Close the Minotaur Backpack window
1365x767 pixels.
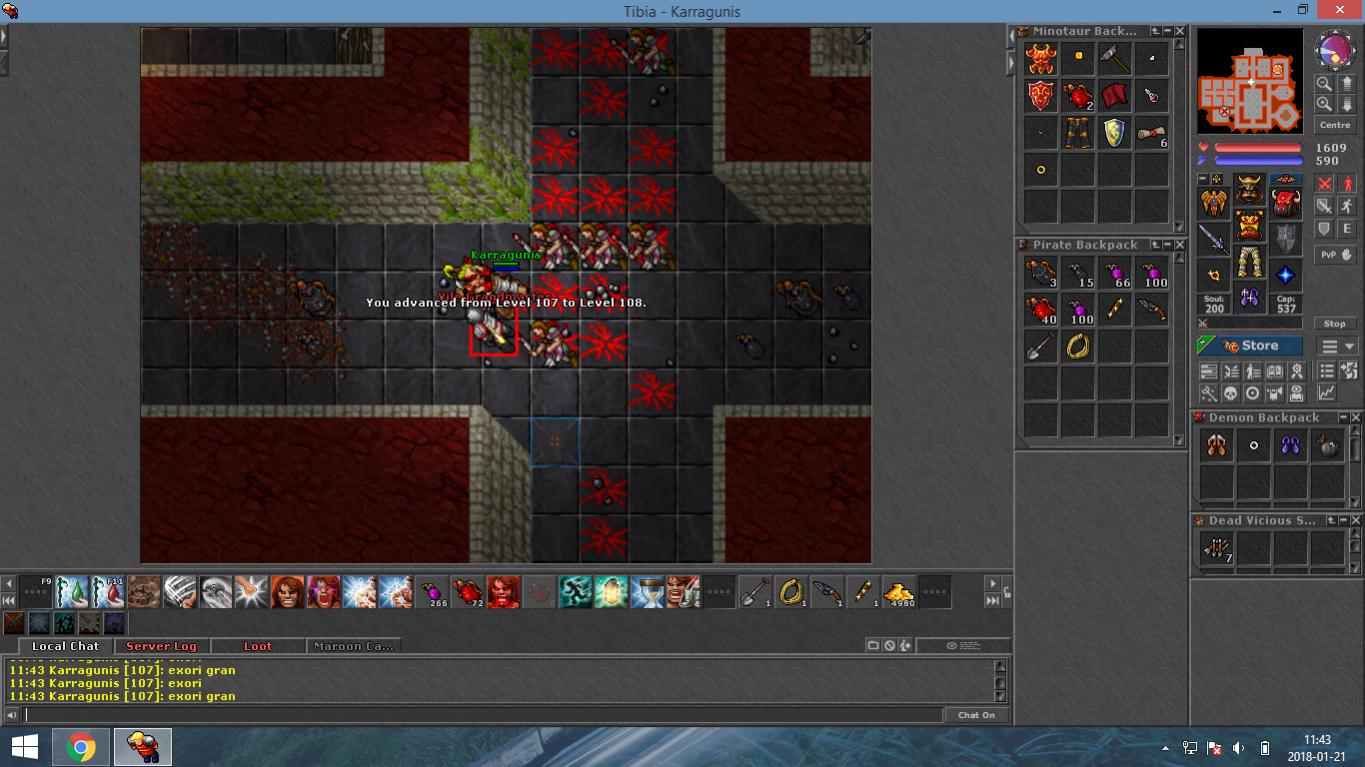(x=1180, y=32)
